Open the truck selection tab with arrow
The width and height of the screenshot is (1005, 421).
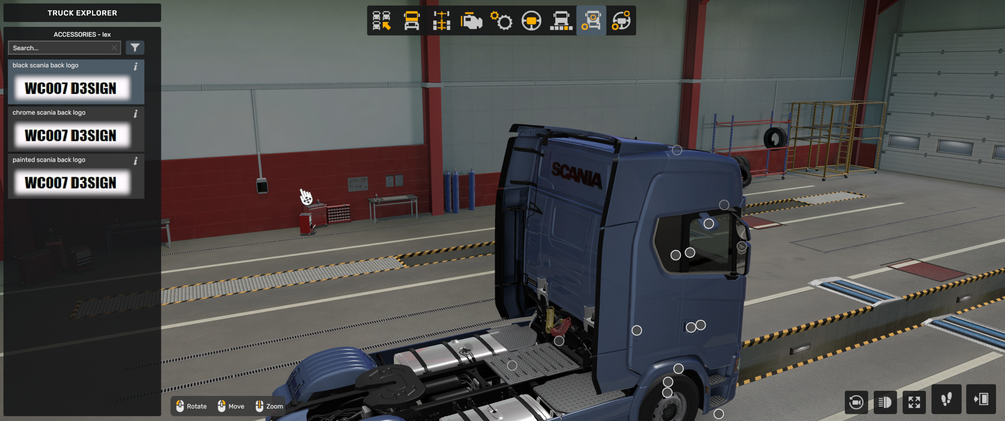pos(381,21)
